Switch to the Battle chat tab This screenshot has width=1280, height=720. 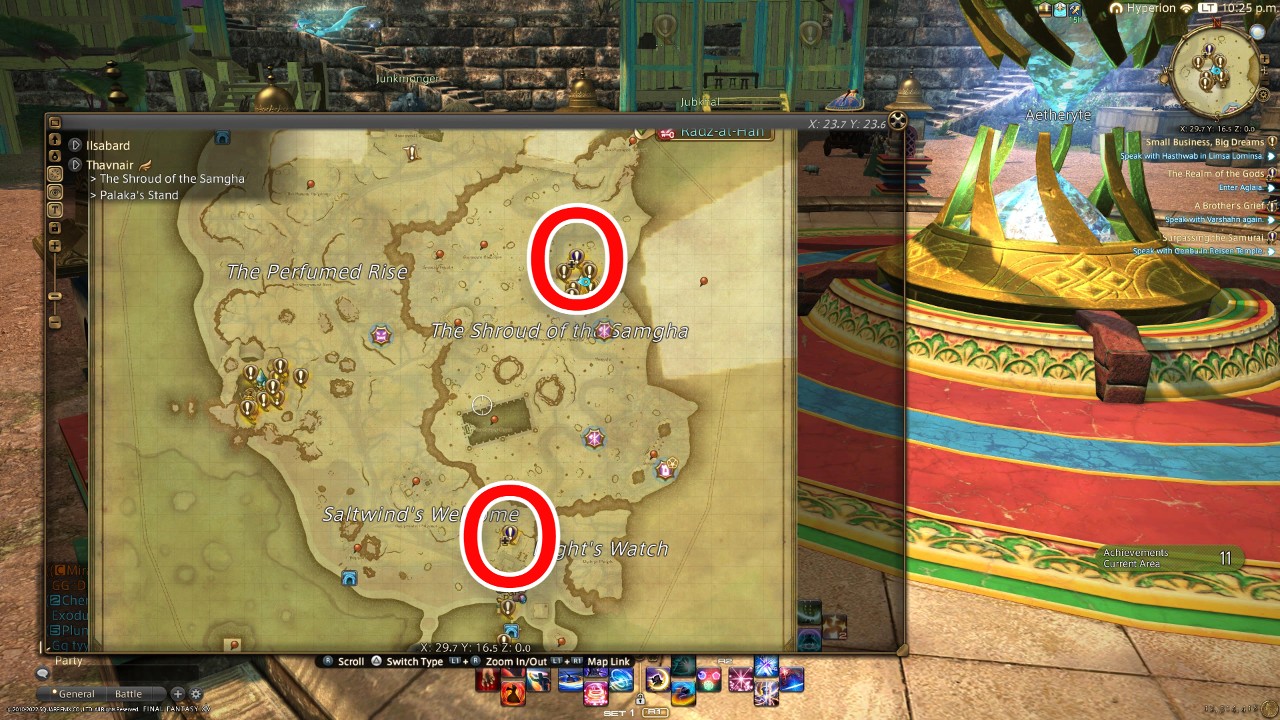click(x=129, y=693)
